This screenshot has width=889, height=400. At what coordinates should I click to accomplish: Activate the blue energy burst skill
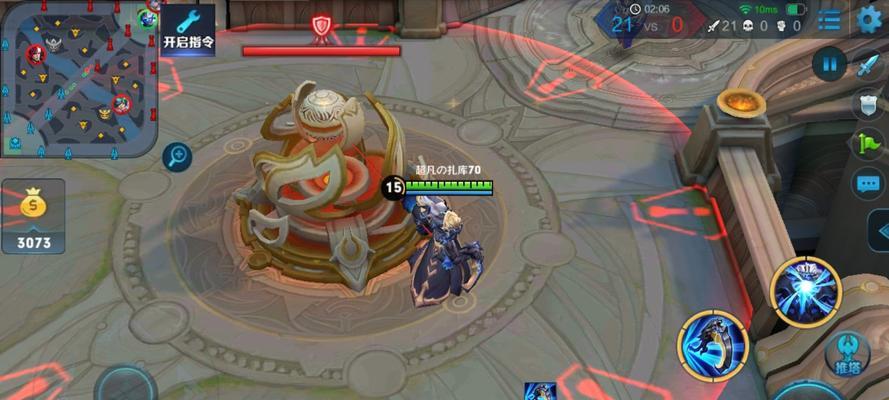click(806, 291)
